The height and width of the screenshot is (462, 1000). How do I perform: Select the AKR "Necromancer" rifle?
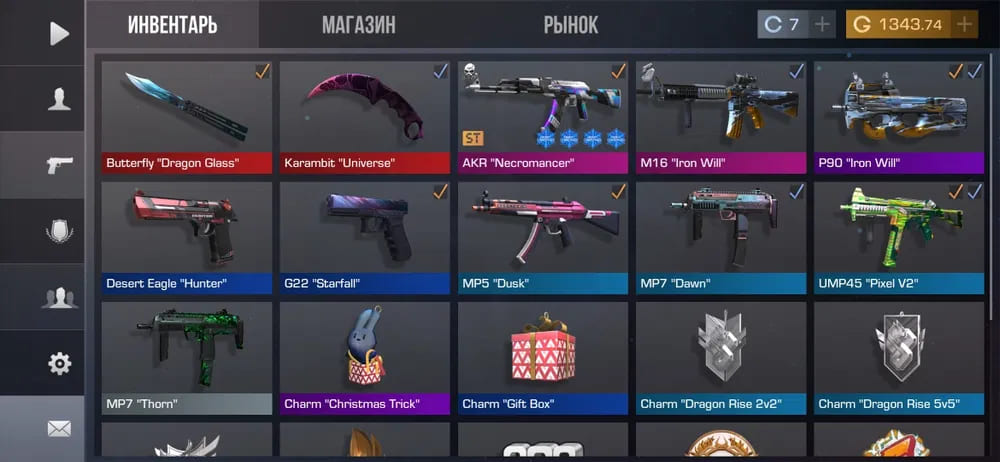click(x=543, y=117)
